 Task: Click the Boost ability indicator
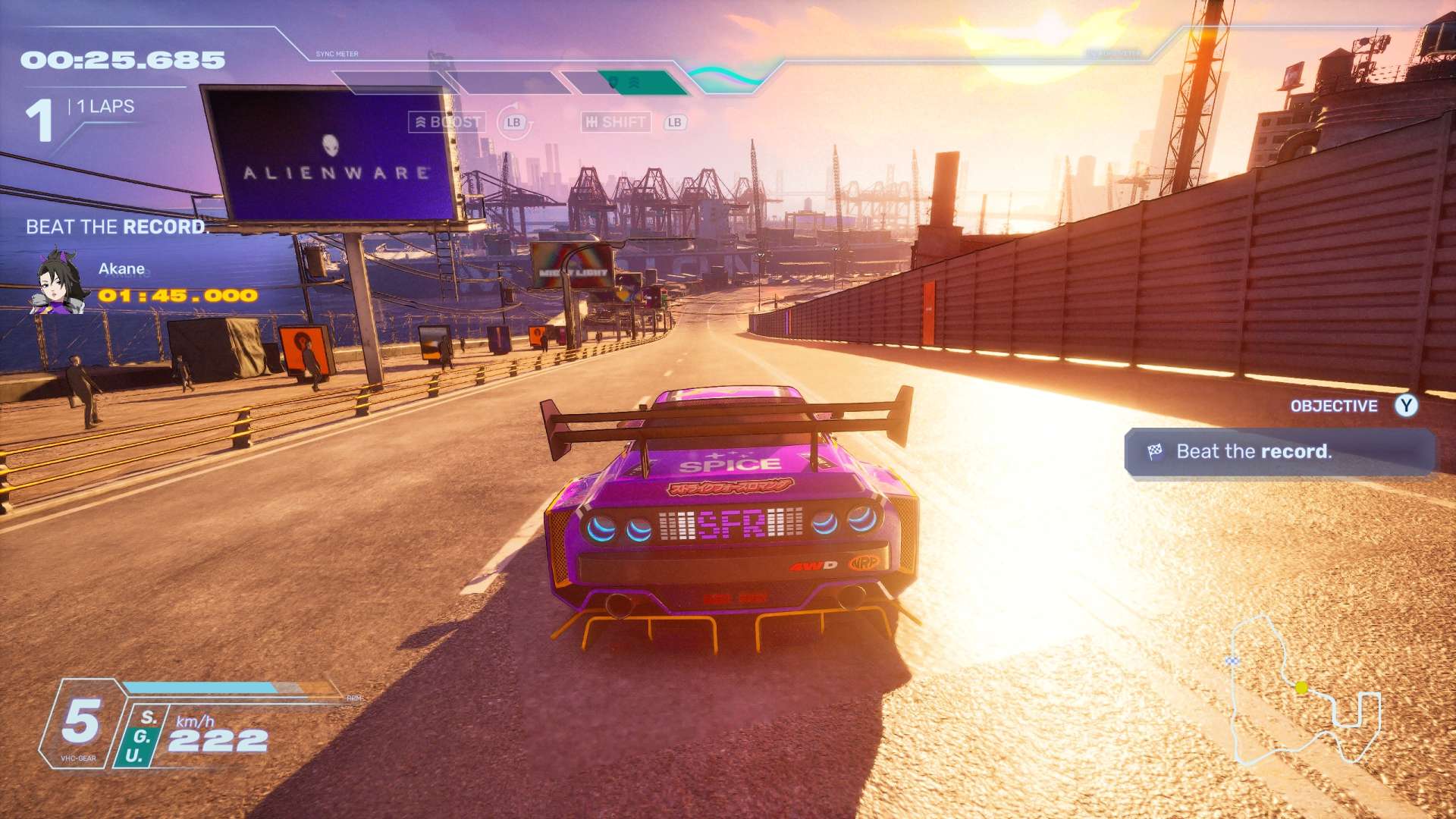447,122
